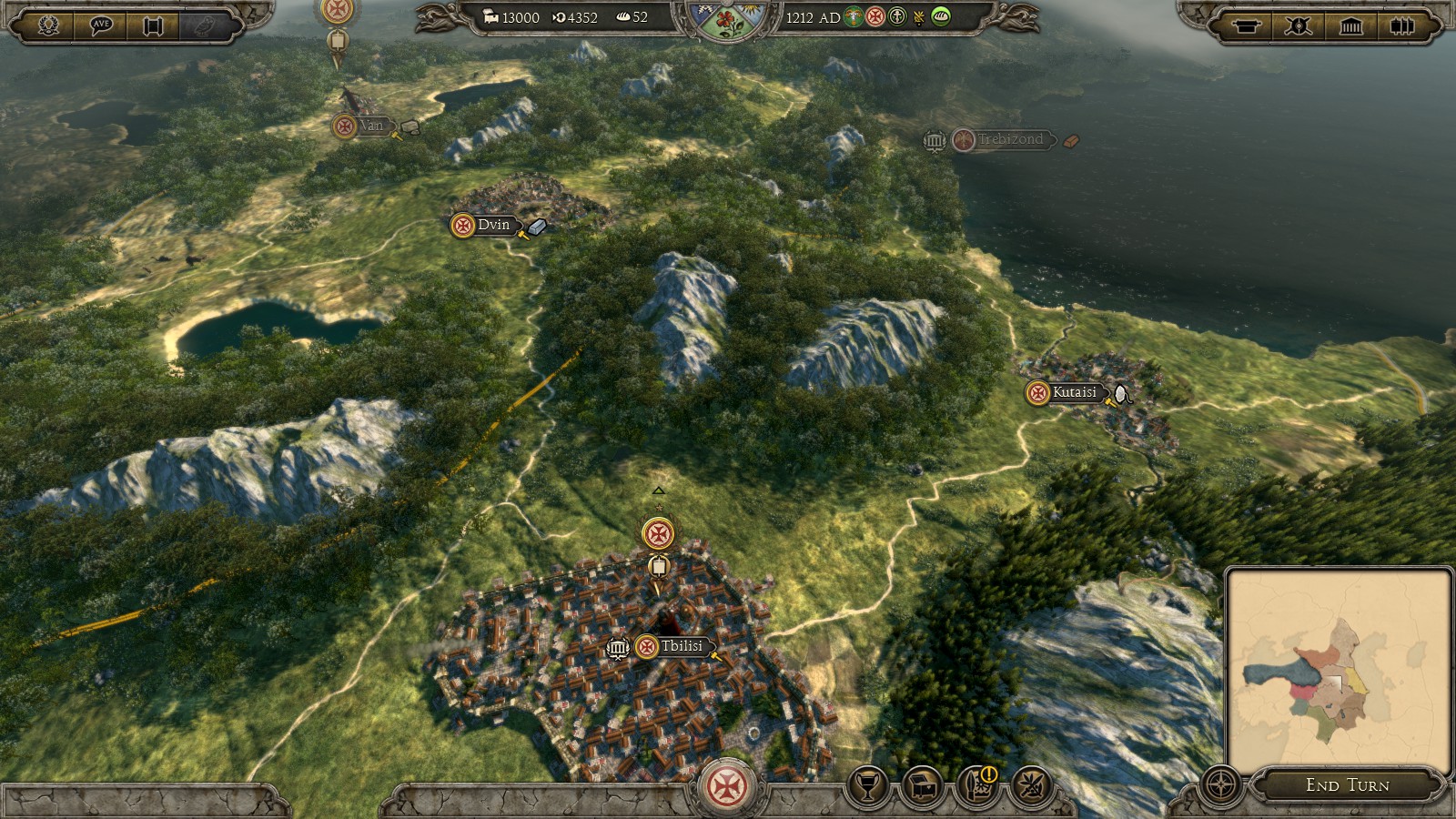Screen dimensions: 1456x819
Task: Open the crossed sword and feather button
Action: pyautogui.click(x=1032, y=785)
